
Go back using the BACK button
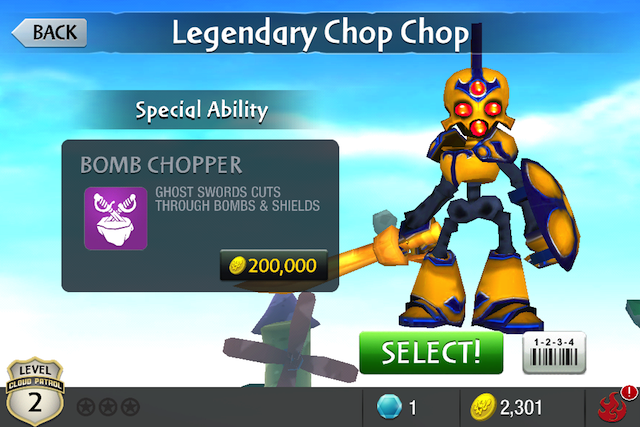pyautogui.click(x=49, y=32)
